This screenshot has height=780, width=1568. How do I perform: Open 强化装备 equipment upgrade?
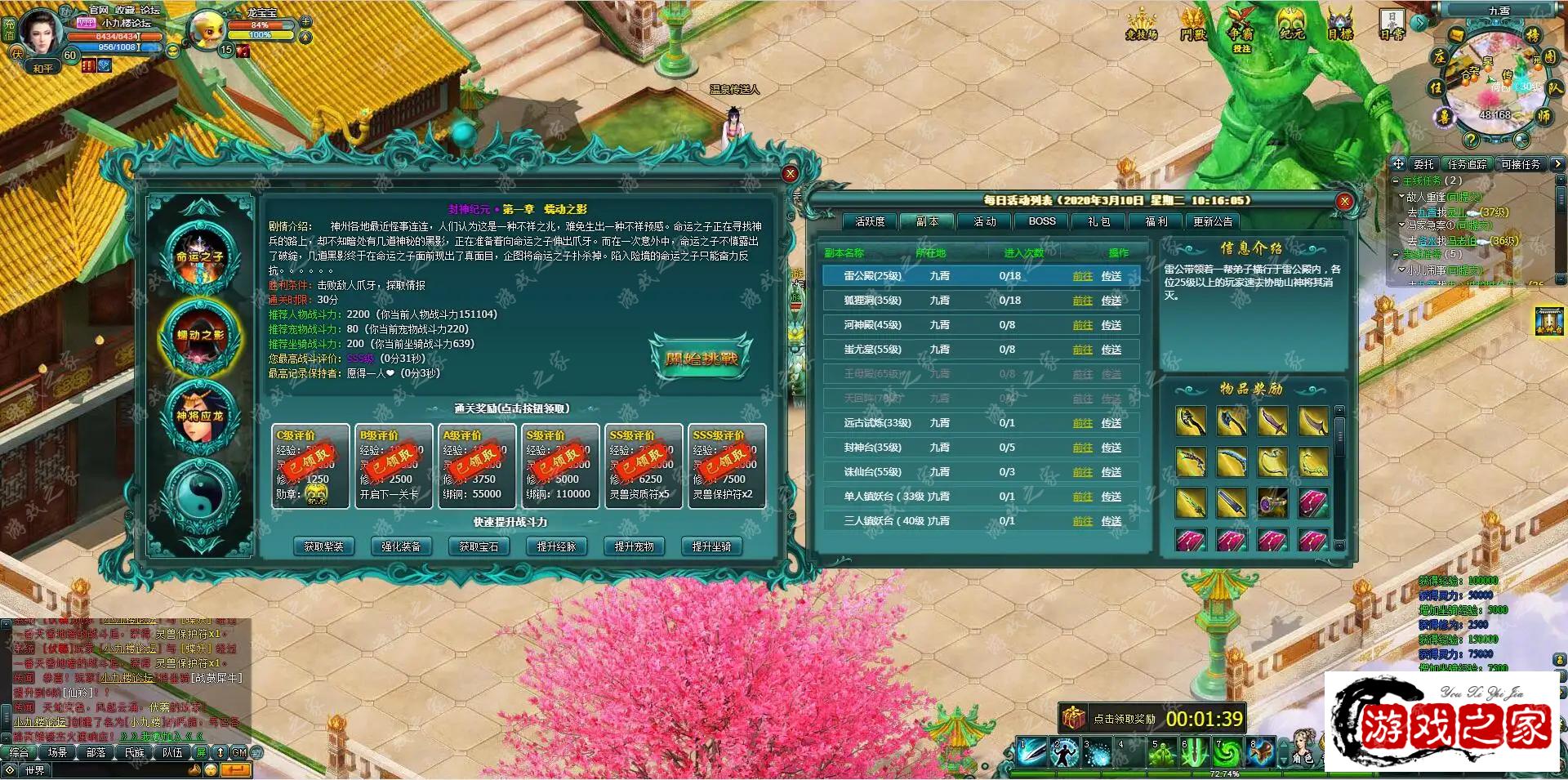pyautogui.click(x=401, y=546)
